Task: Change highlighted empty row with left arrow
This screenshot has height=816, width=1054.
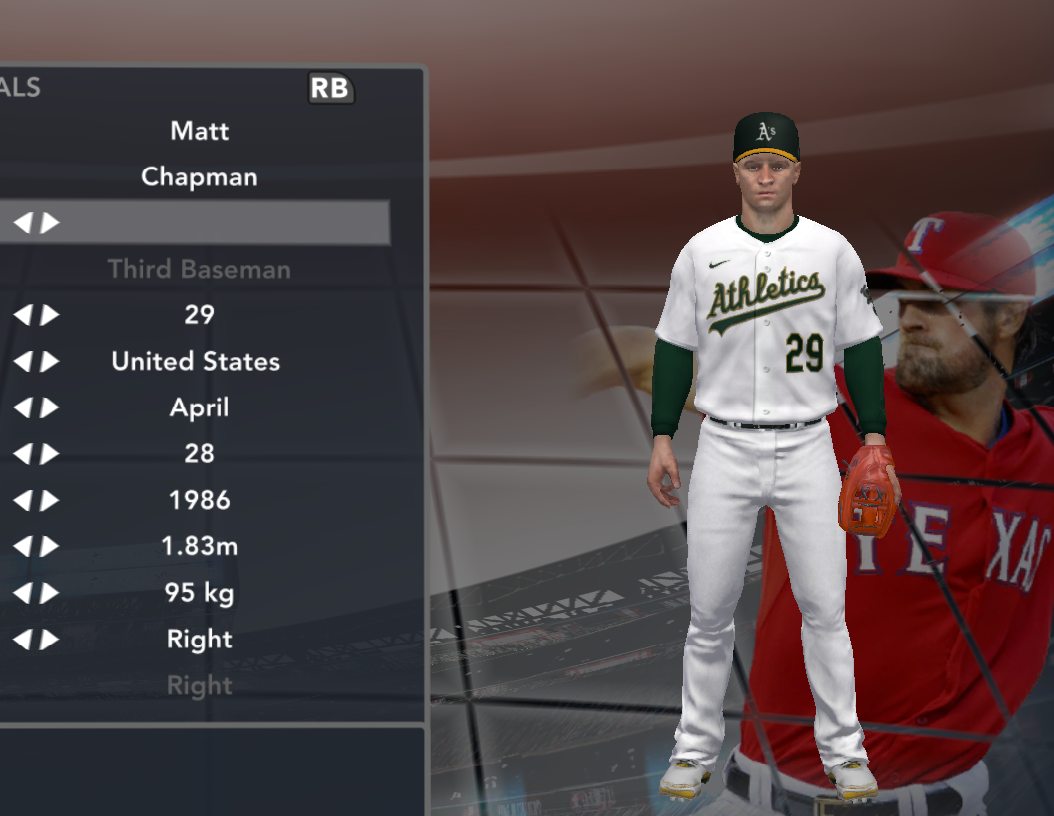Action: tap(22, 223)
